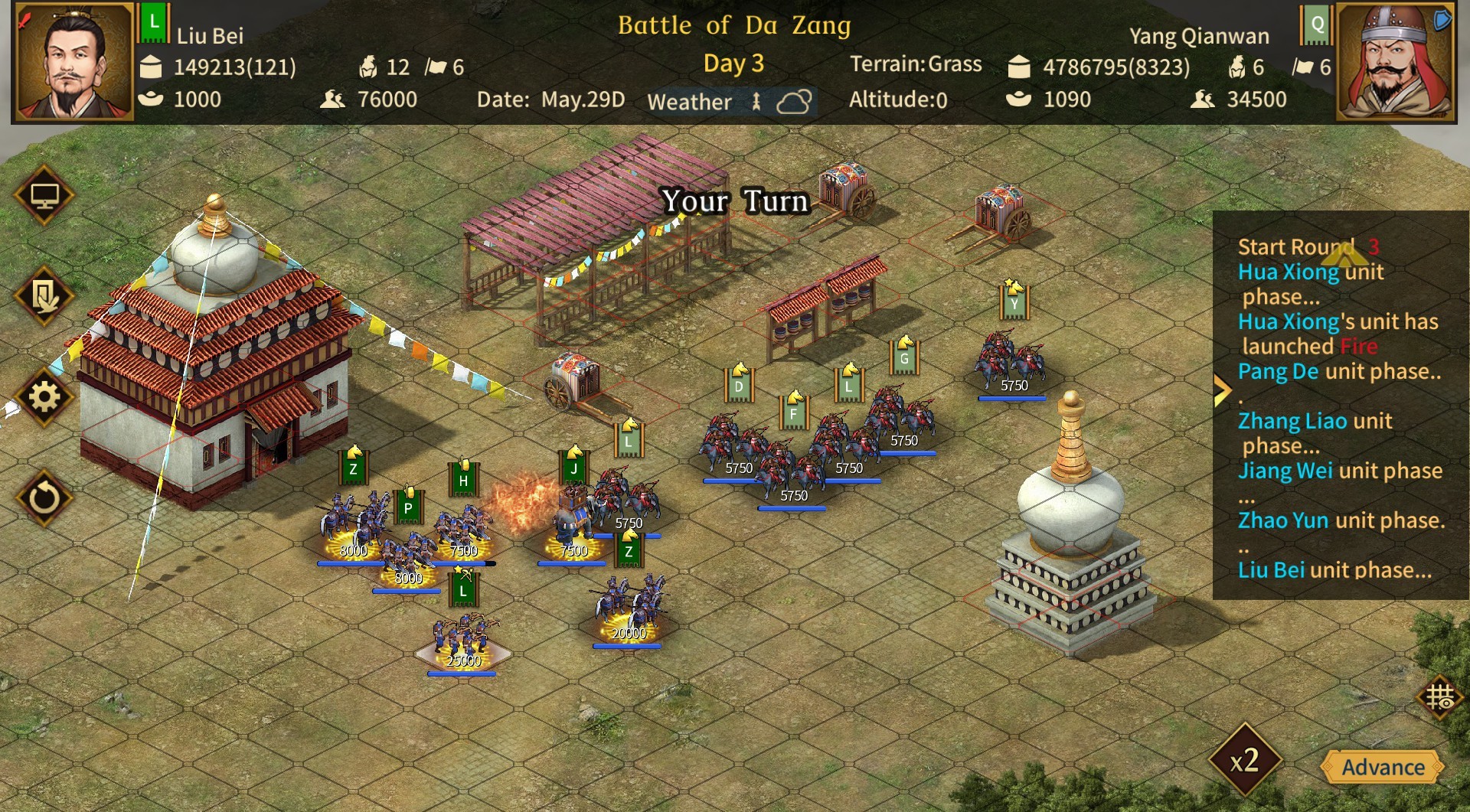
Task: Click the troops icon beside 76000
Action: pos(332,99)
